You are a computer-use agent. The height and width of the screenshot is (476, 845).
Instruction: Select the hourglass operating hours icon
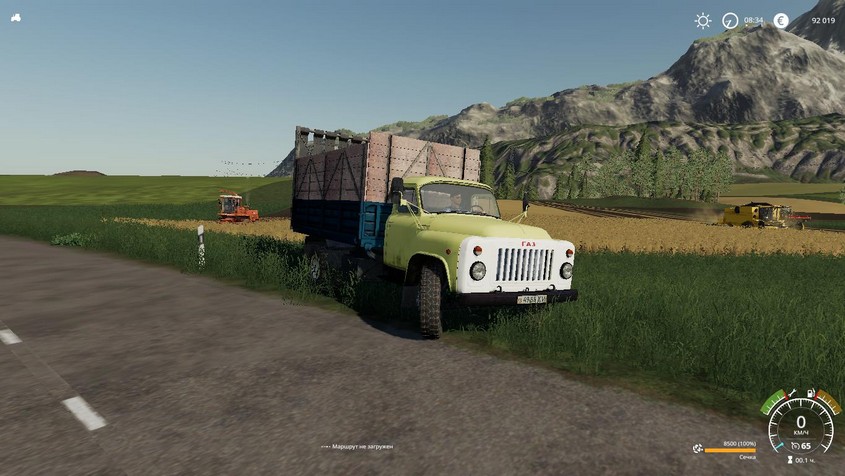pos(790,460)
